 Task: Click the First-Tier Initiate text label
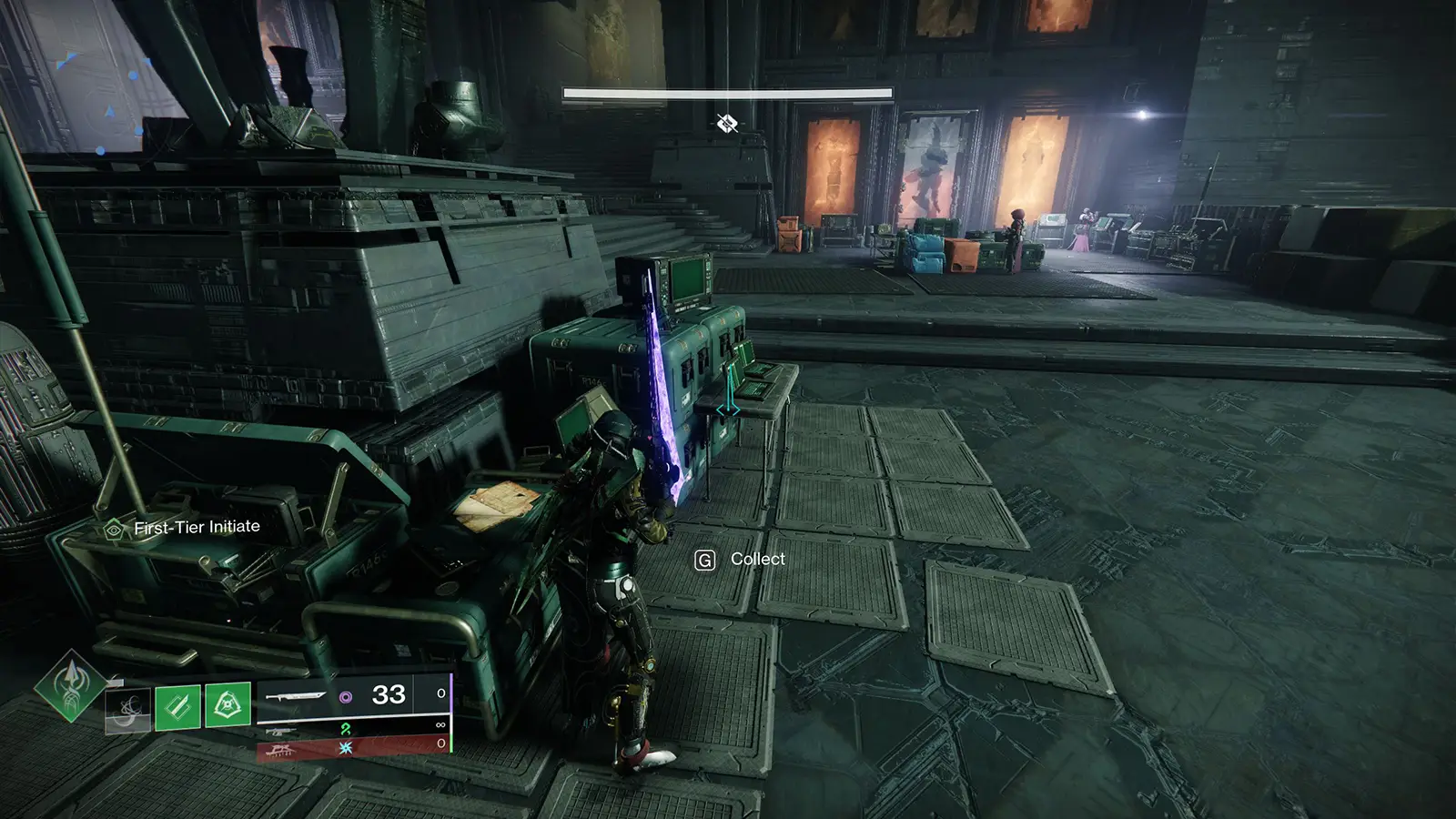[197, 526]
